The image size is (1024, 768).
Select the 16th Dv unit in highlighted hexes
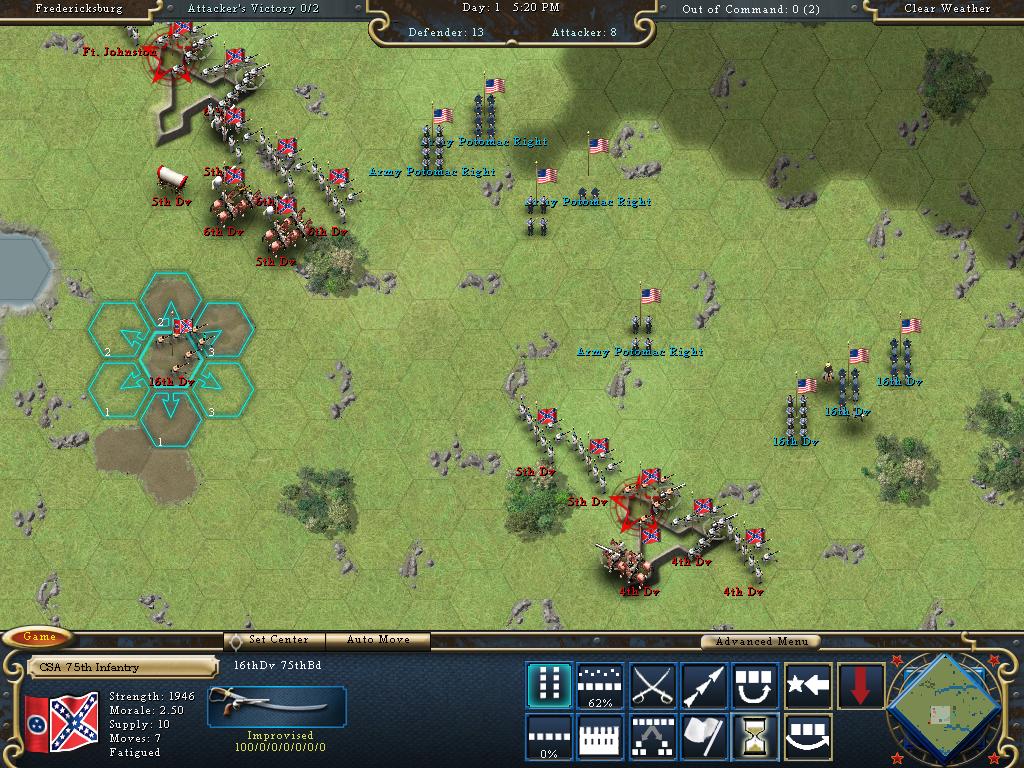[171, 350]
